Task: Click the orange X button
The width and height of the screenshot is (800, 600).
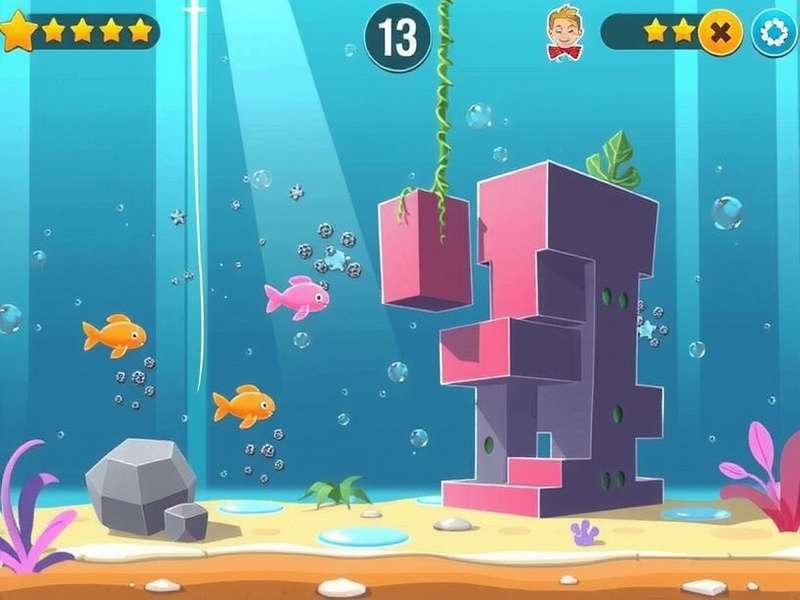Action: coord(719,33)
